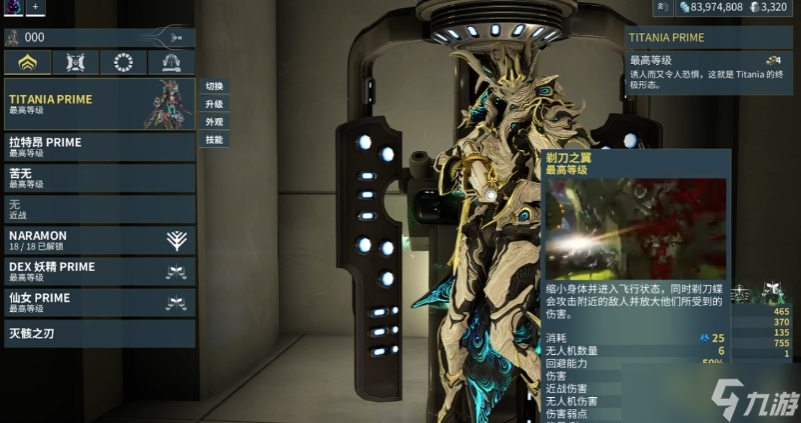Choose the 苦无 secondary weapon slot

(x=100, y=178)
